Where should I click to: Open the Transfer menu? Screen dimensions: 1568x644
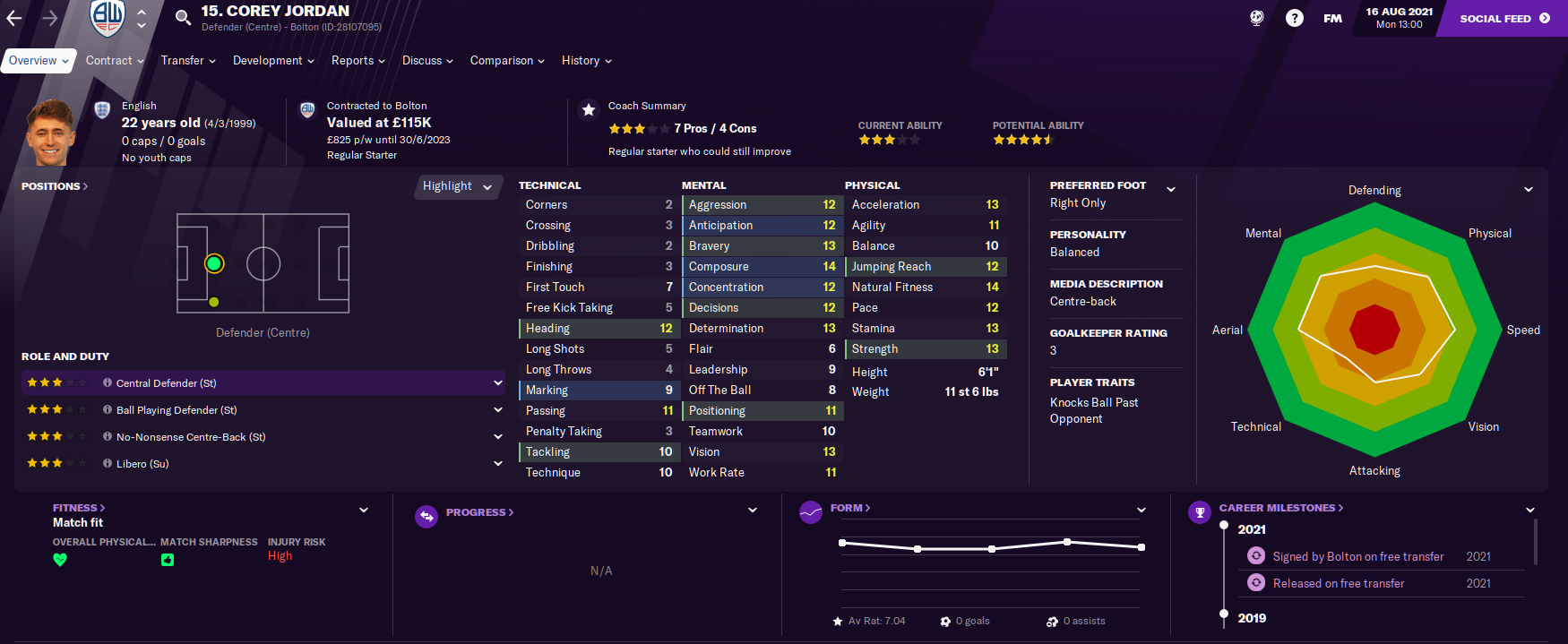point(188,61)
